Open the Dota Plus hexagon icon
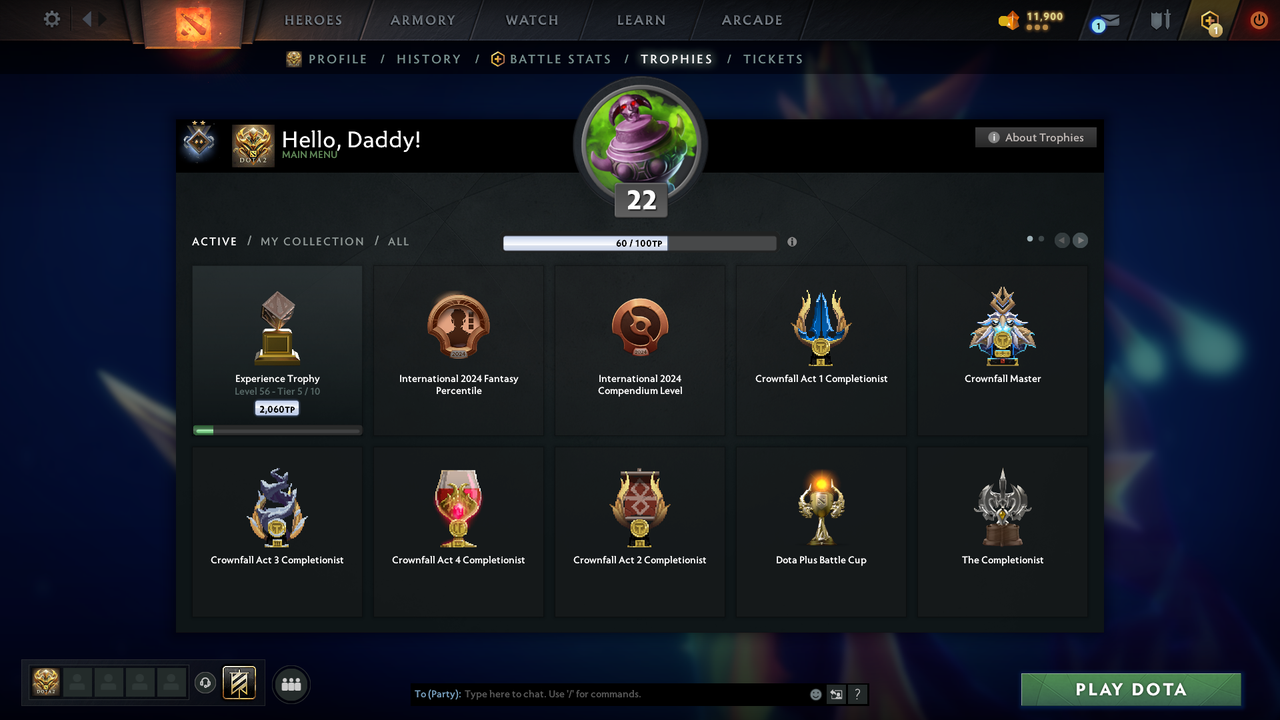This screenshot has width=1280, height=720. coord(1210,21)
